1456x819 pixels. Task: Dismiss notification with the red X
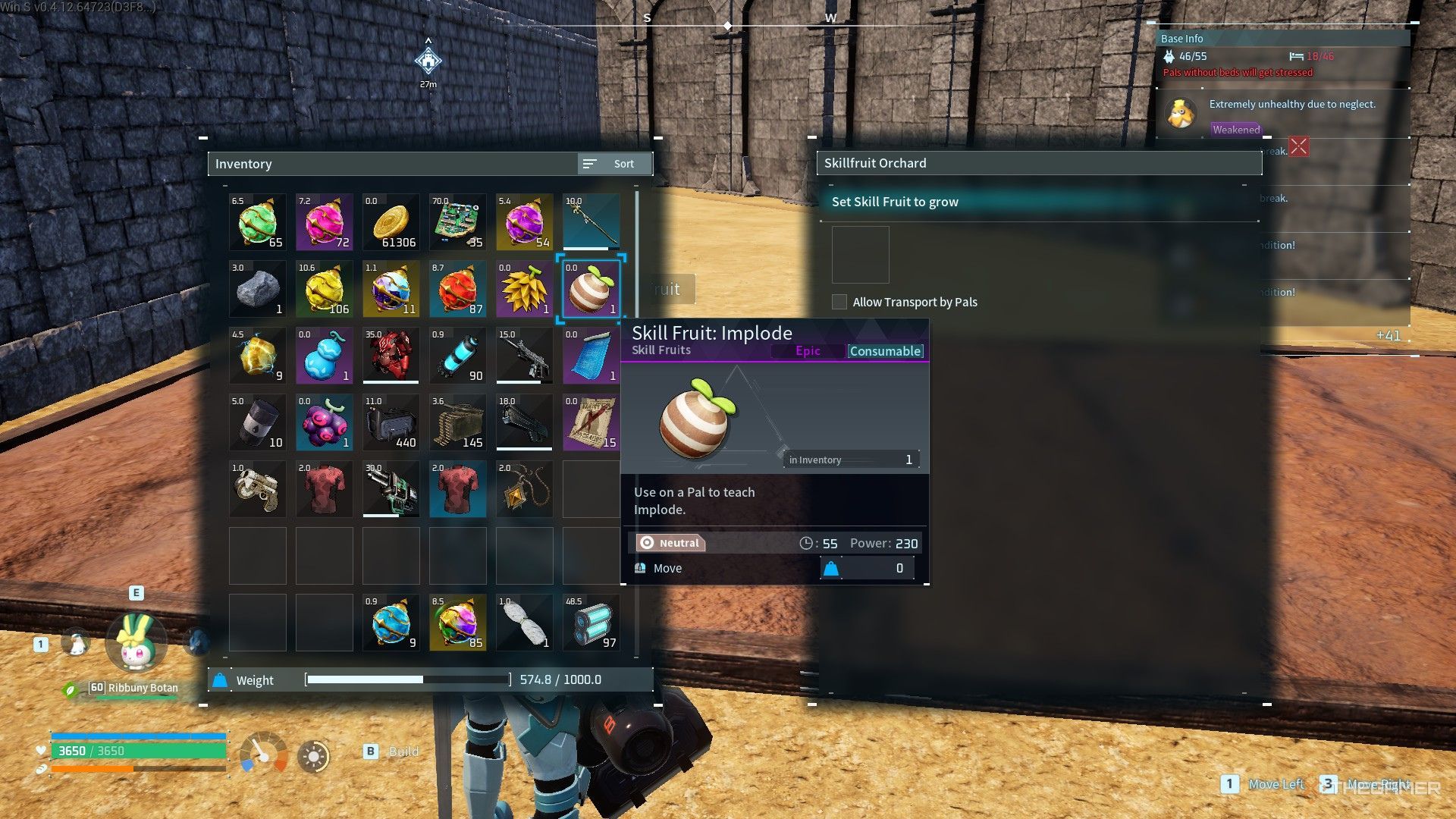click(1299, 146)
